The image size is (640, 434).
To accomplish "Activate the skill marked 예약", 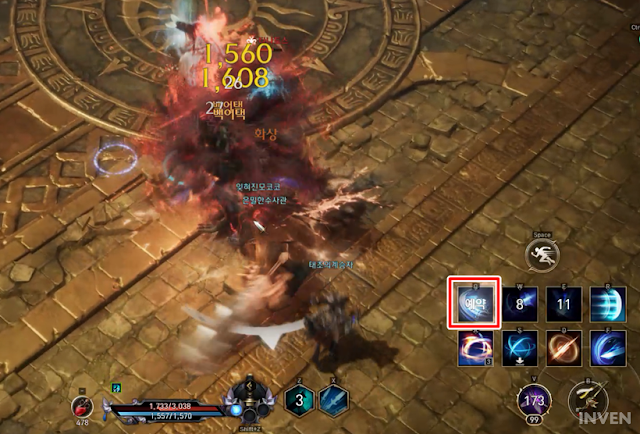I will tap(474, 303).
